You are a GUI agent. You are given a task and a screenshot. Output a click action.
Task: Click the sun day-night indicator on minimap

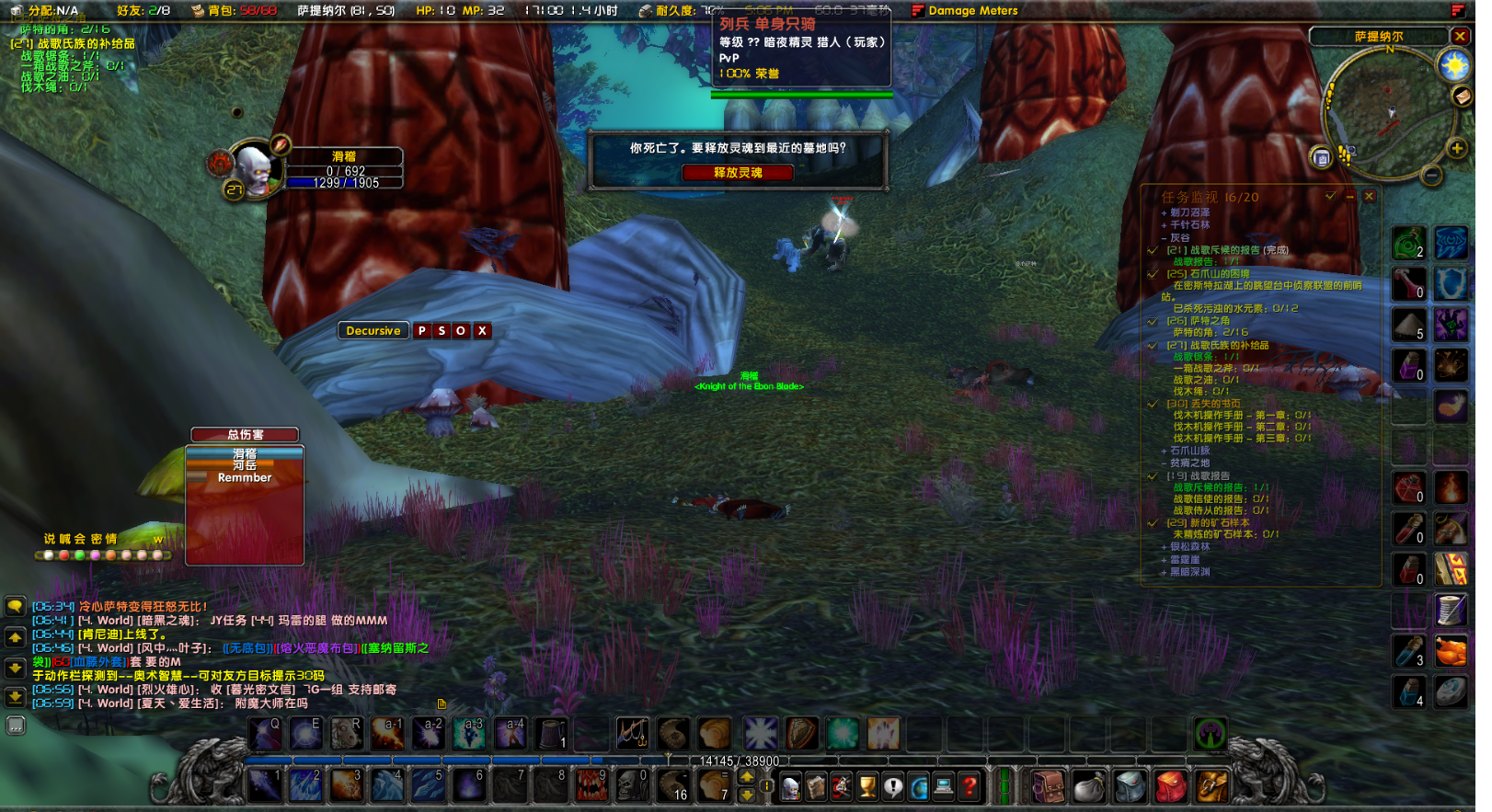1454,66
